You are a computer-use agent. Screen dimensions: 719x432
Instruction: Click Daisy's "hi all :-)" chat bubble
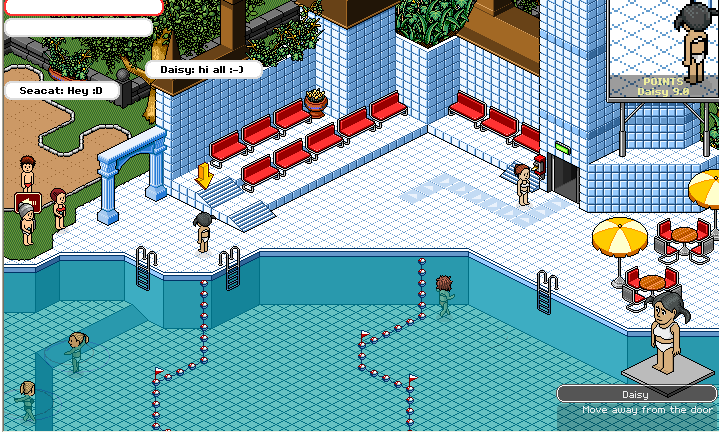tap(204, 70)
